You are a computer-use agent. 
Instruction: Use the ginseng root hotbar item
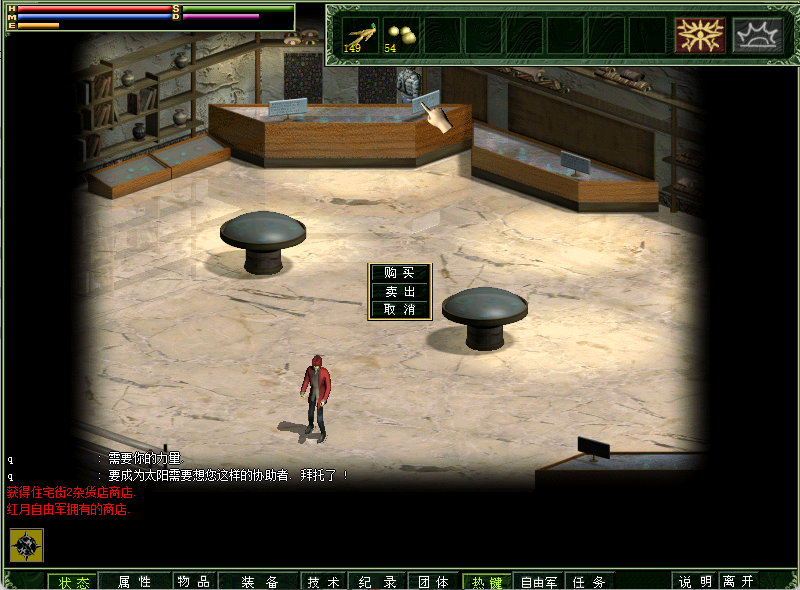[360, 35]
